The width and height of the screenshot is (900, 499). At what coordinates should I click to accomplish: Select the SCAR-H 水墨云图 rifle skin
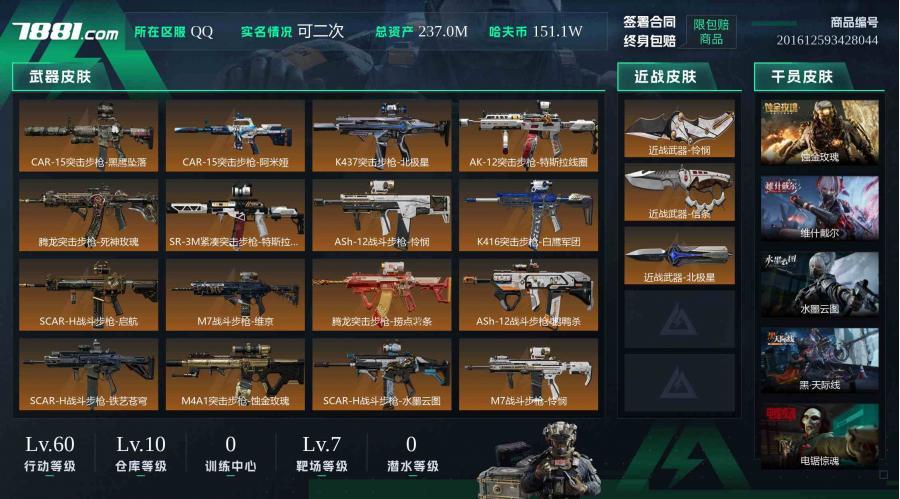click(x=381, y=375)
